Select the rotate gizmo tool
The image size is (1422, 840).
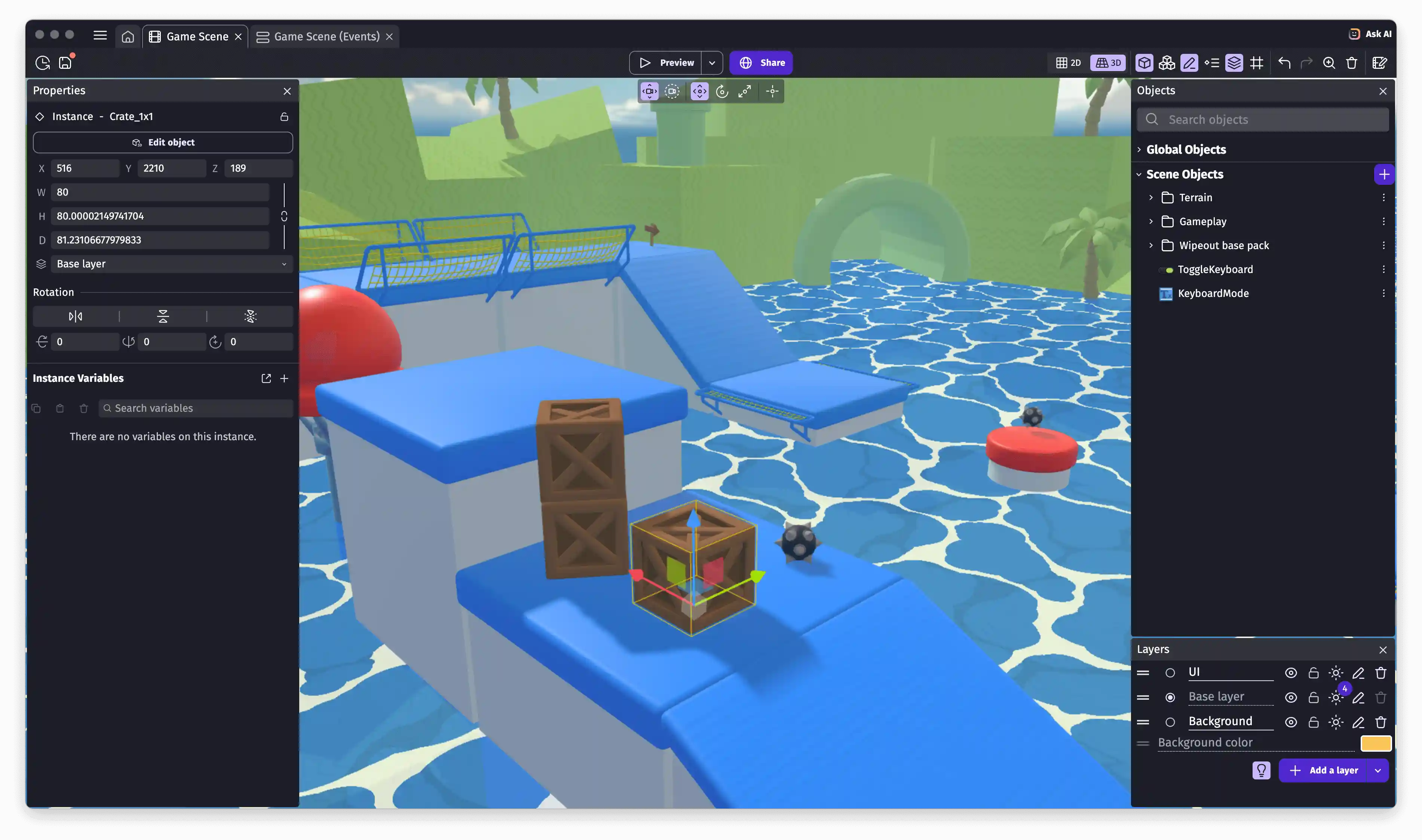point(723,91)
